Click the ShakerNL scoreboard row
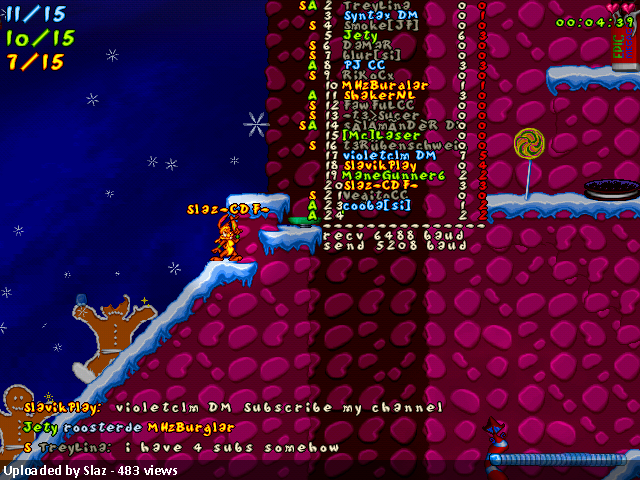Viewport: 640px width, 480px height. point(377,95)
